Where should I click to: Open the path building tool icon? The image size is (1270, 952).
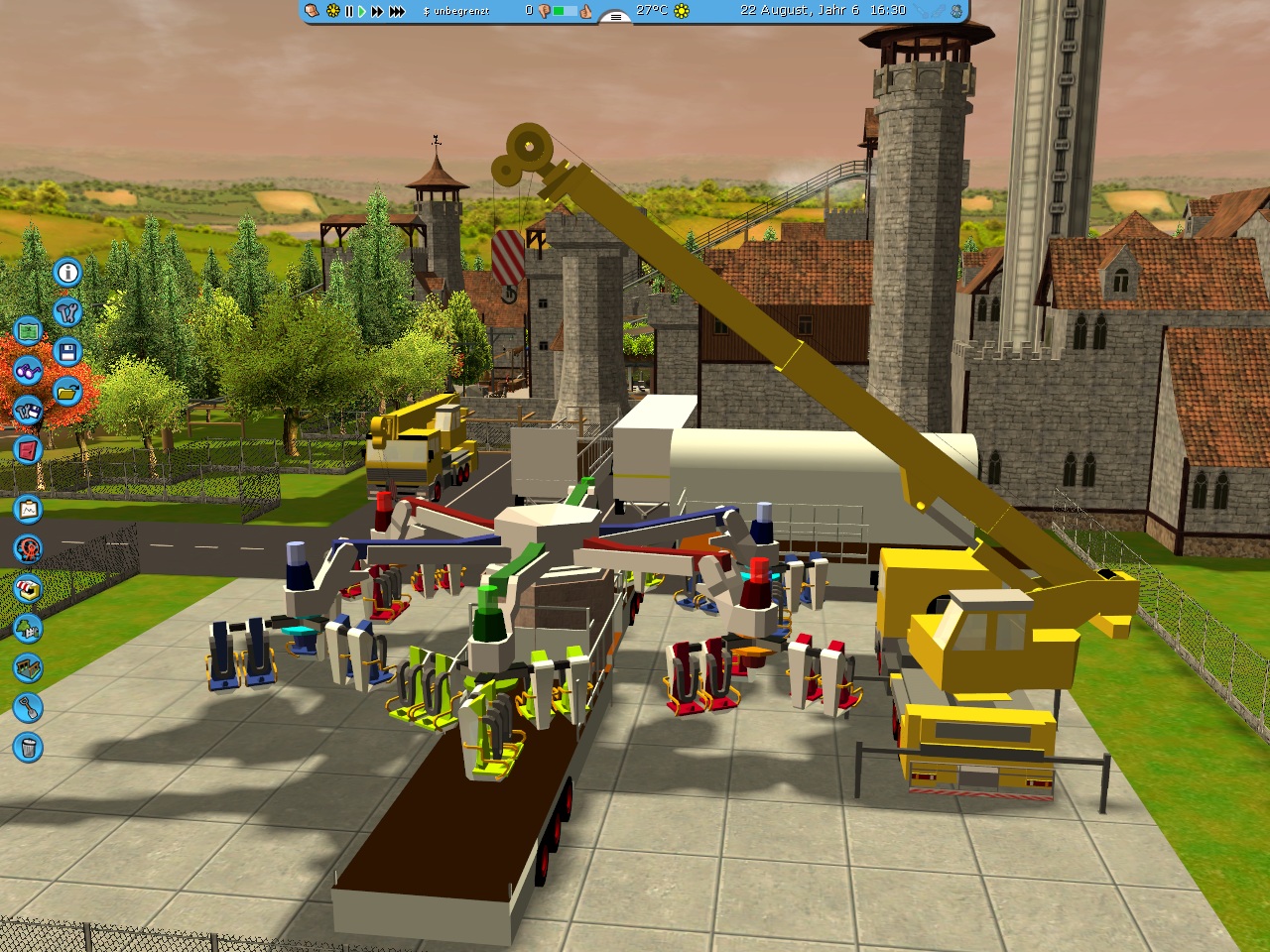pyautogui.click(x=28, y=667)
